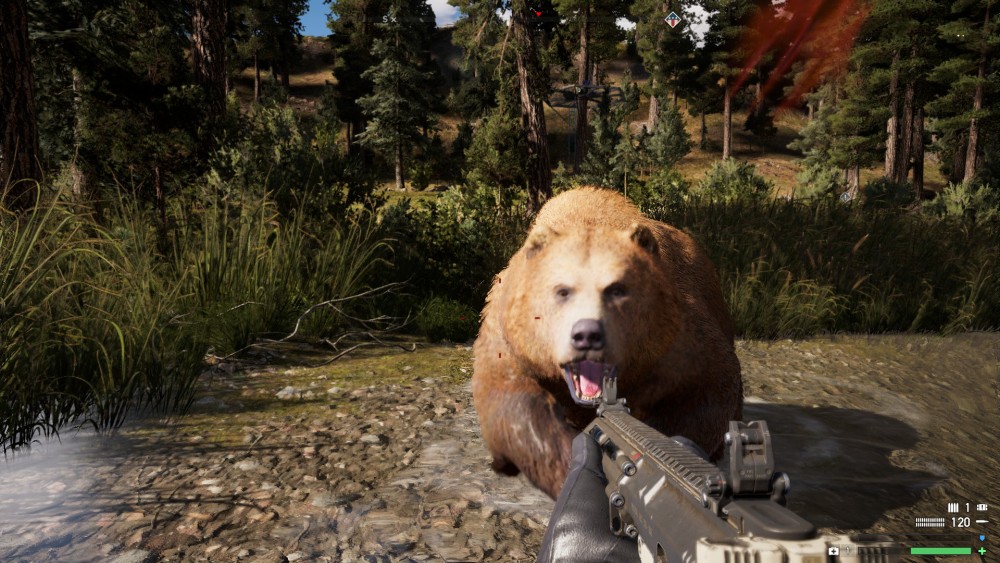This screenshot has height=563, width=1000.
Task: Click the blue body armor shield icon
Action: (982, 537)
